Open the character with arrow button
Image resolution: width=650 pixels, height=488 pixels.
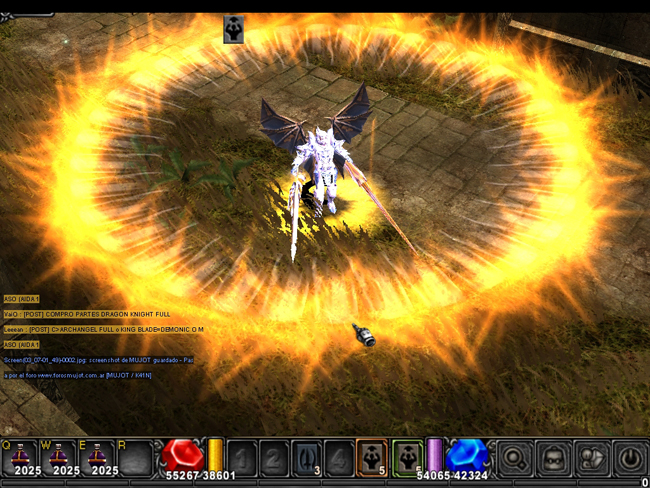[x=592, y=458]
